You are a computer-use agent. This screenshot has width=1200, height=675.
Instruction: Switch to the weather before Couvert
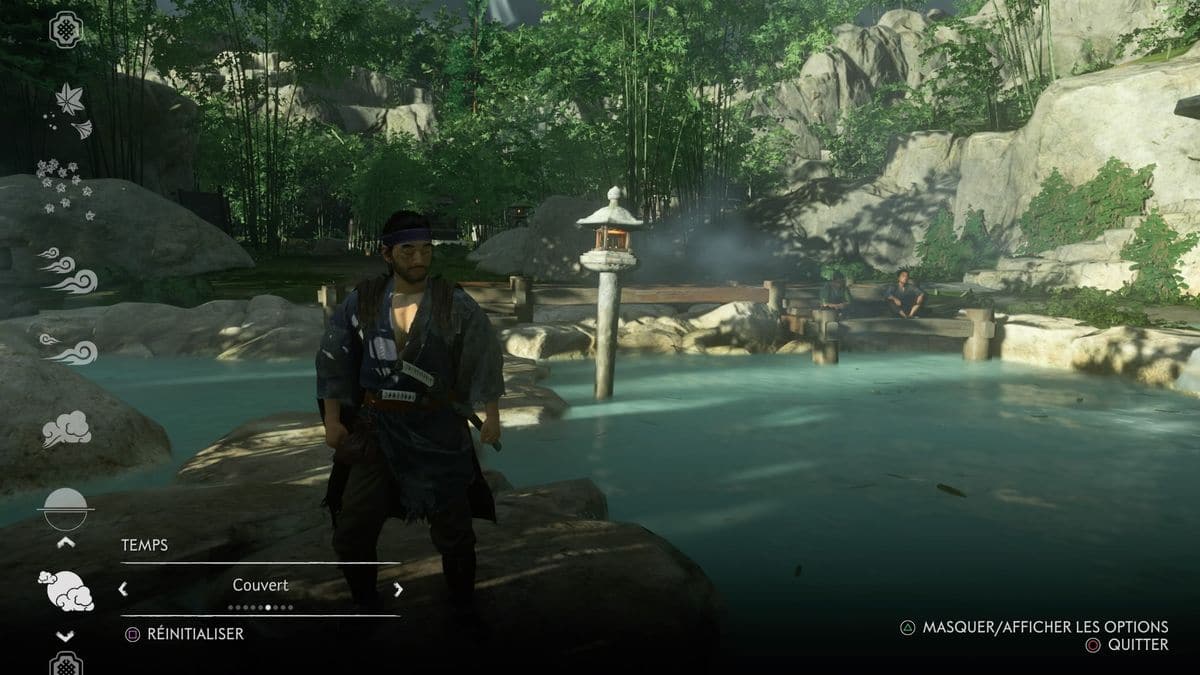pyautogui.click(x=123, y=589)
